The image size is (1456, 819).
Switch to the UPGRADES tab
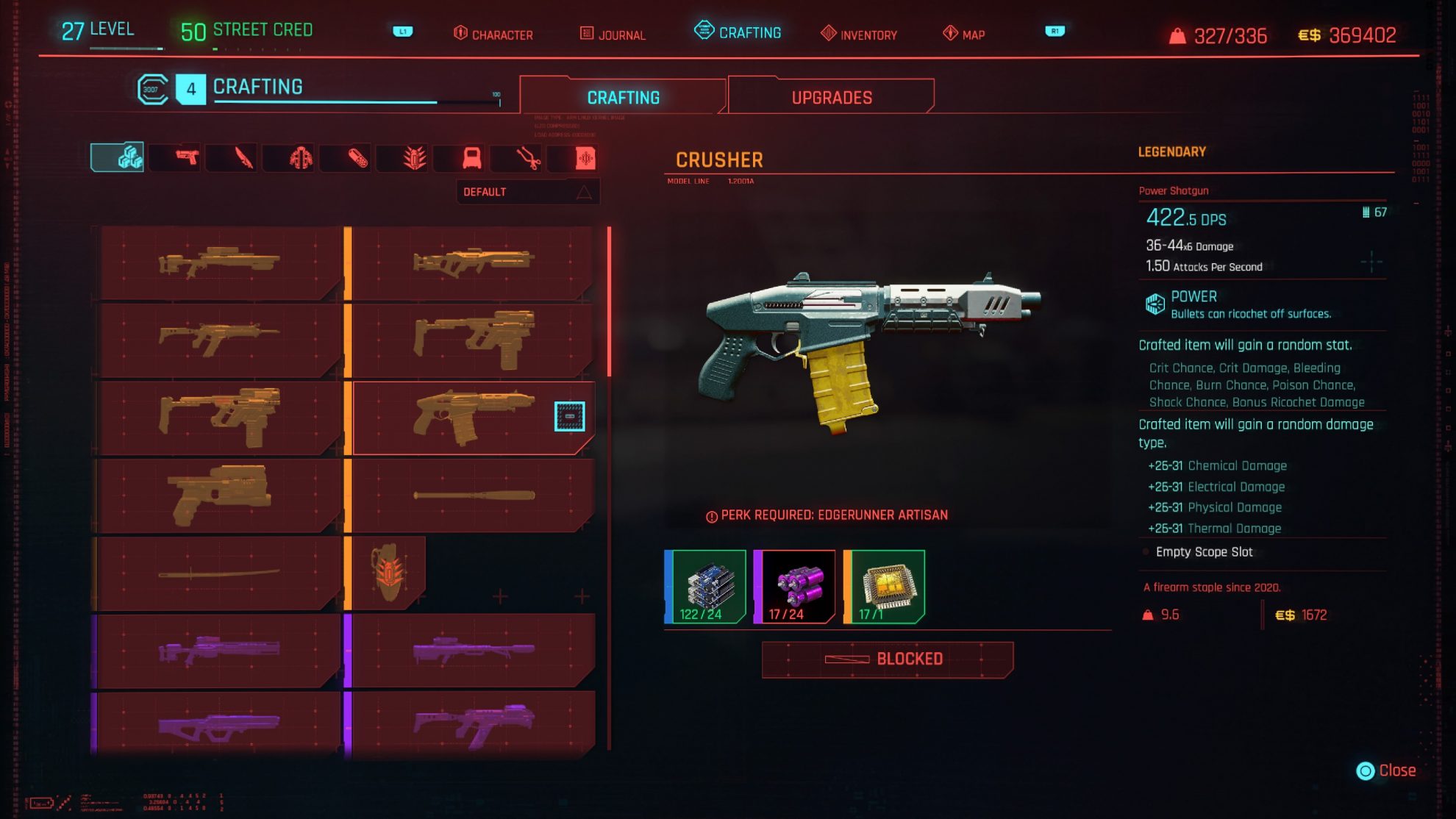[832, 96]
